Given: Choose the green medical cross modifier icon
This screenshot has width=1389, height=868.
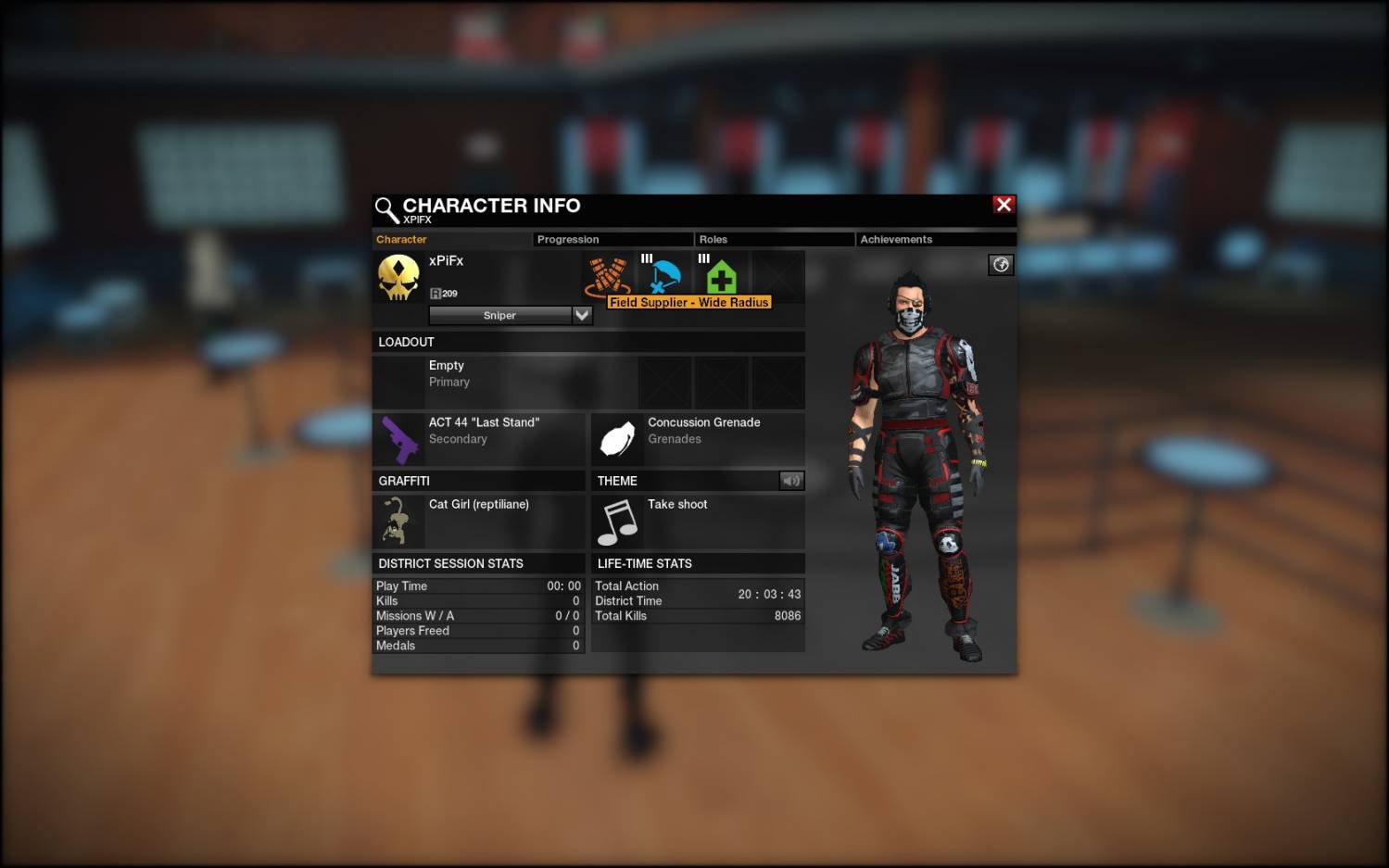Looking at the screenshot, I should click(721, 276).
